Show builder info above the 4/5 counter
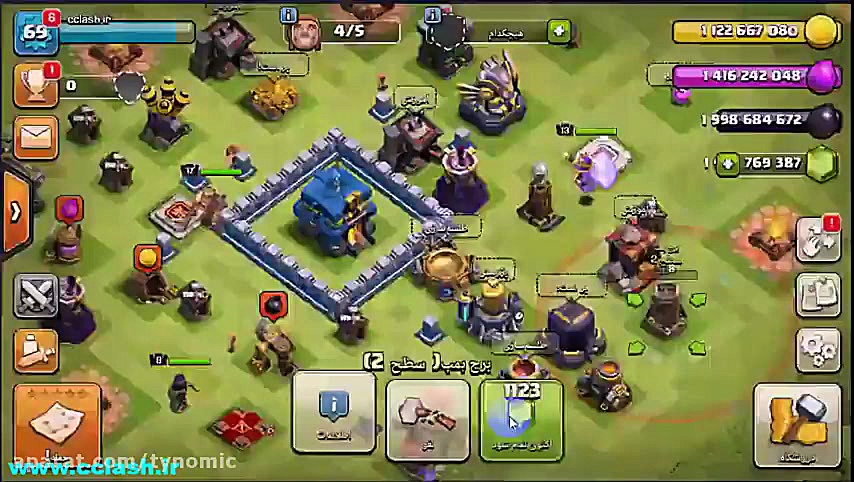 (x=290, y=16)
